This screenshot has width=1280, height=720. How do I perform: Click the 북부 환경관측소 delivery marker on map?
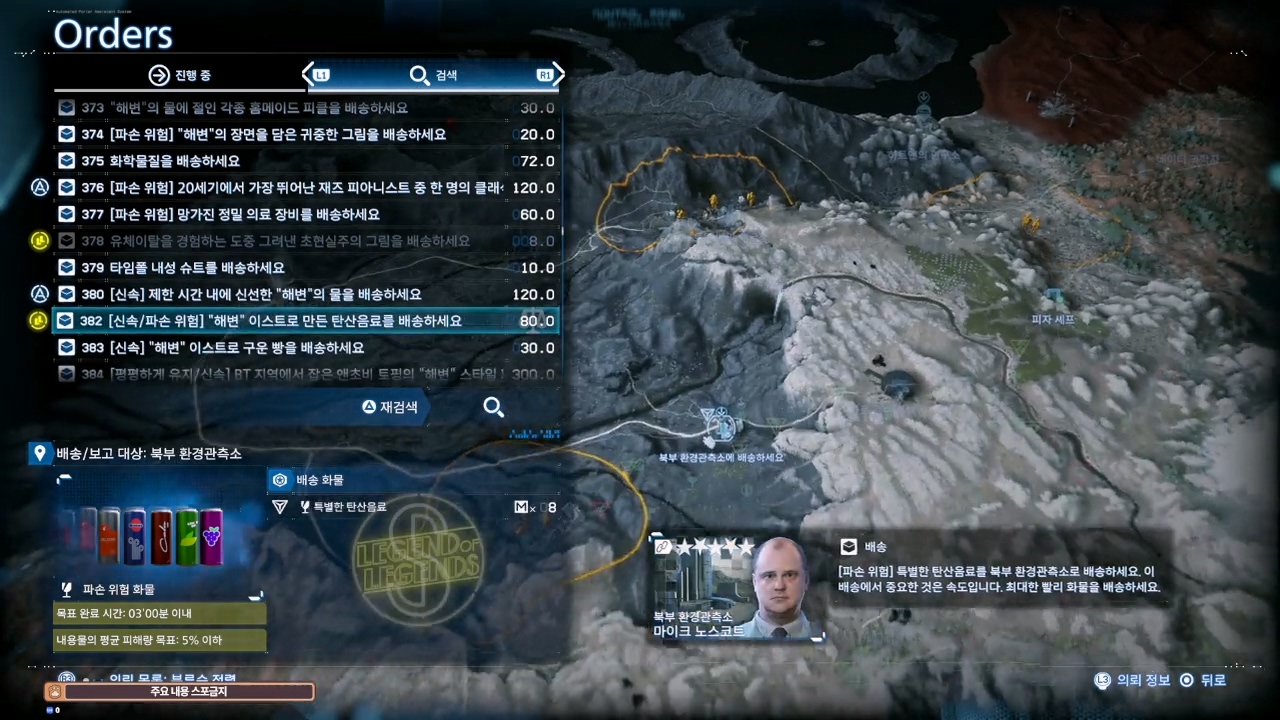pyautogui.click(x=720, y=427)
